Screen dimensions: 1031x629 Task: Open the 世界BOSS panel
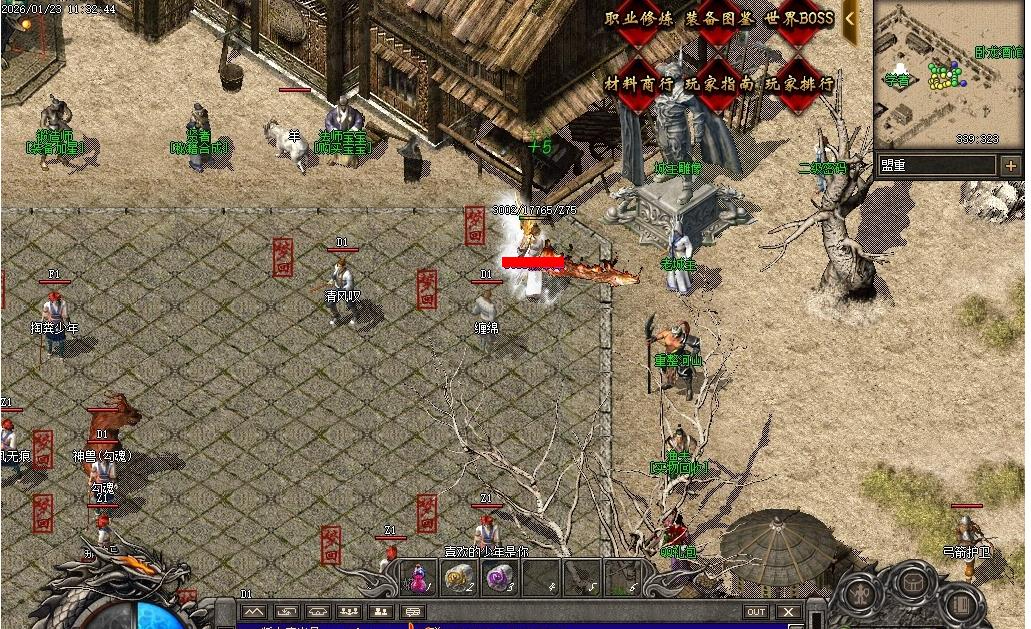799,20
